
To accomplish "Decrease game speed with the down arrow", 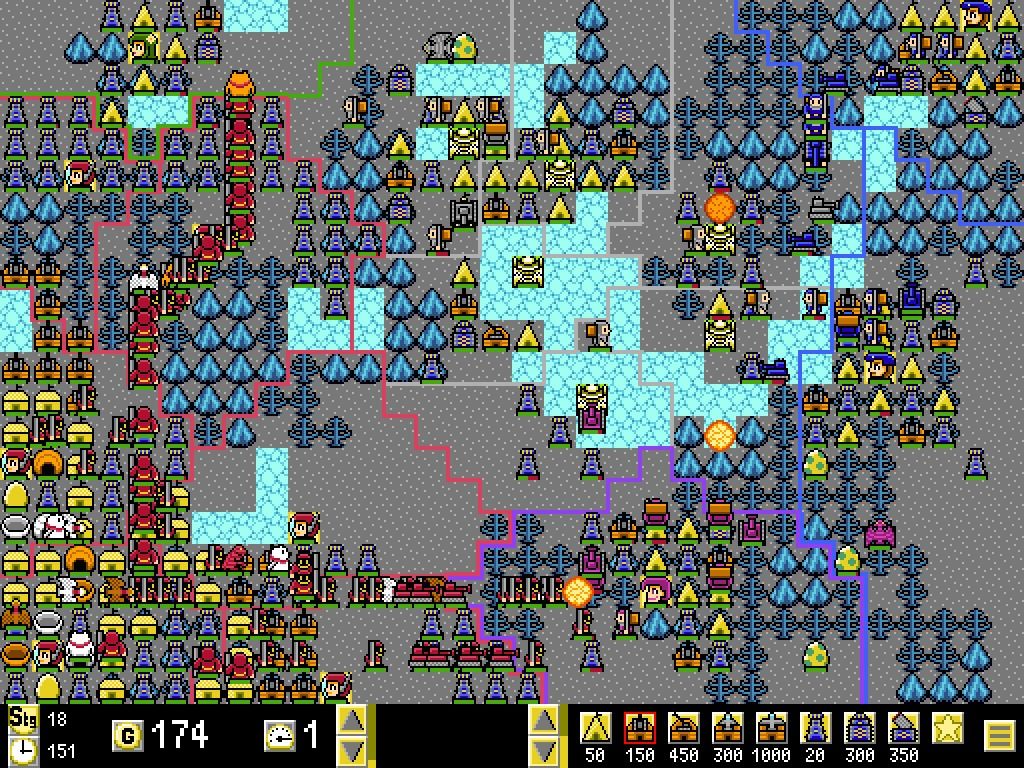I will [x=351, y=751].
